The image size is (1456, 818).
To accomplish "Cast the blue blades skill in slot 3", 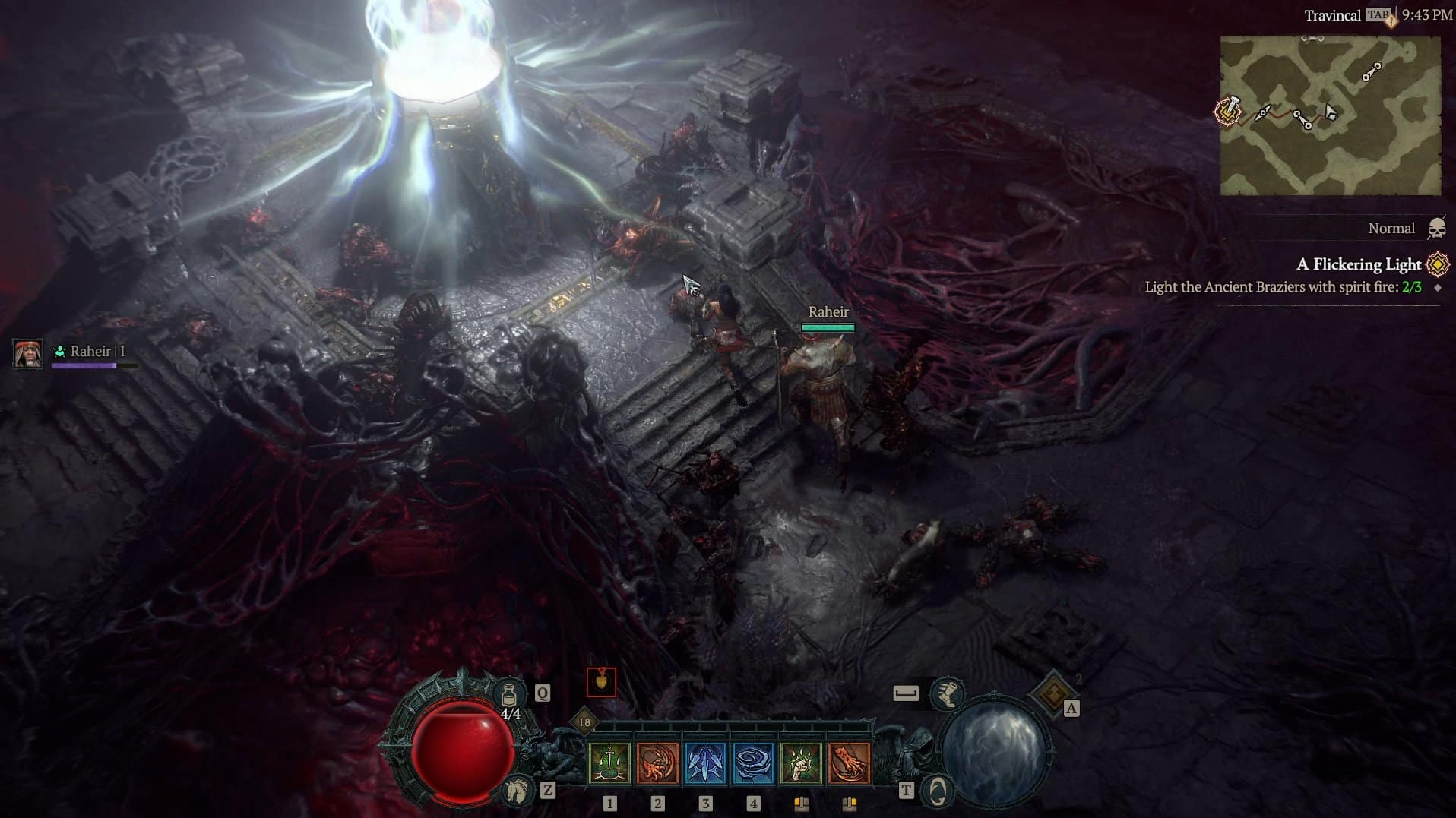I will (x=705, y=763).
